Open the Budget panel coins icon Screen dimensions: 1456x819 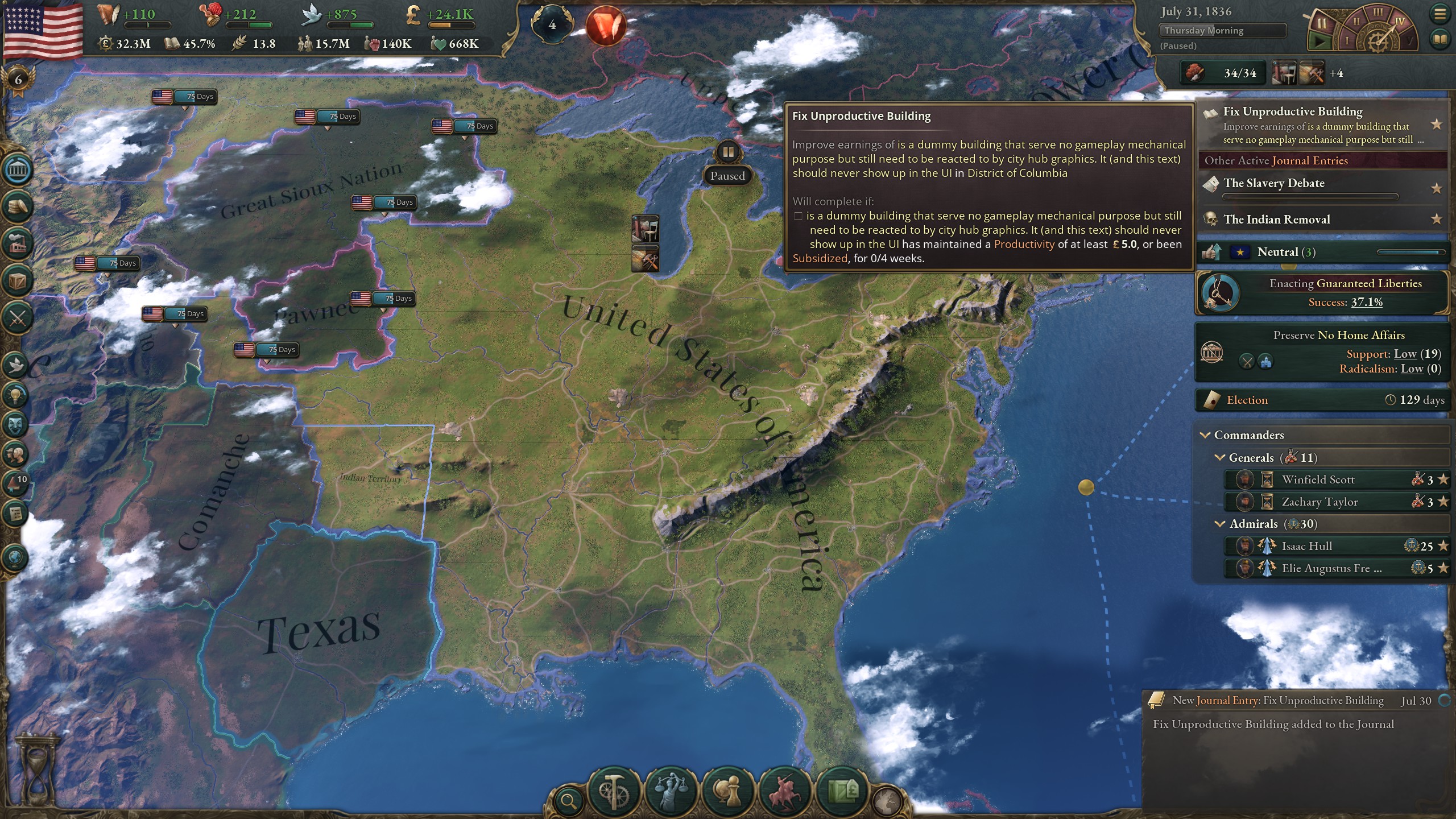[18, 206]
